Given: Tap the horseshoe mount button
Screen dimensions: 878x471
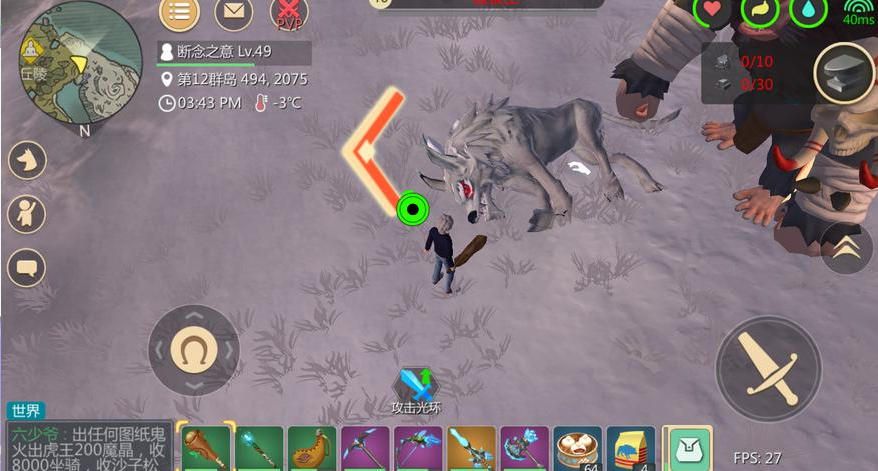Looking at the screenshot, I should click(x=194, y=350).
